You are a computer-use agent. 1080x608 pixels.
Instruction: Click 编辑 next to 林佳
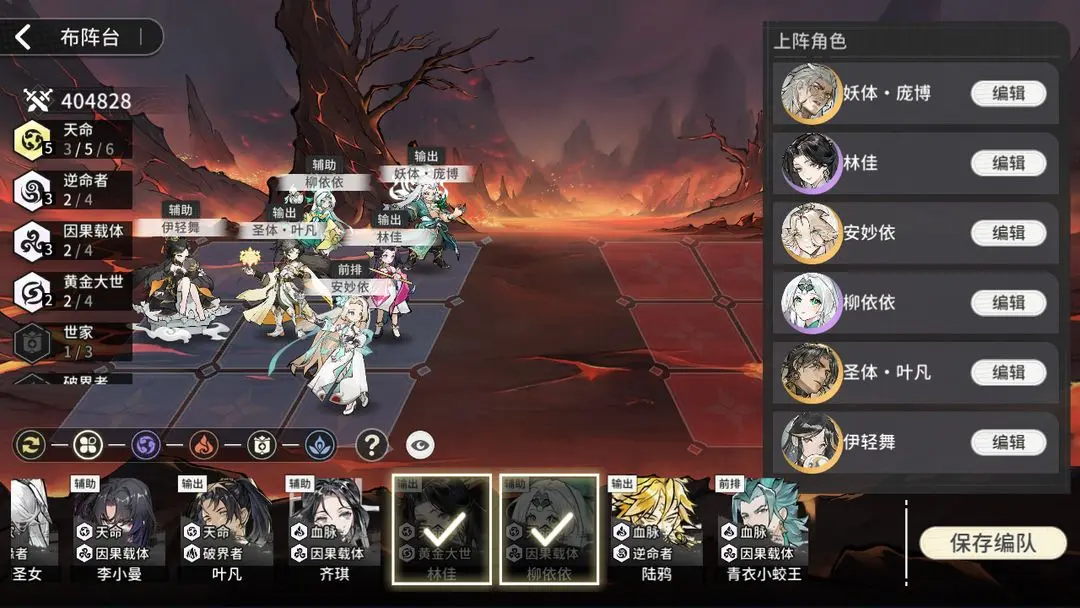point(1008,163)
